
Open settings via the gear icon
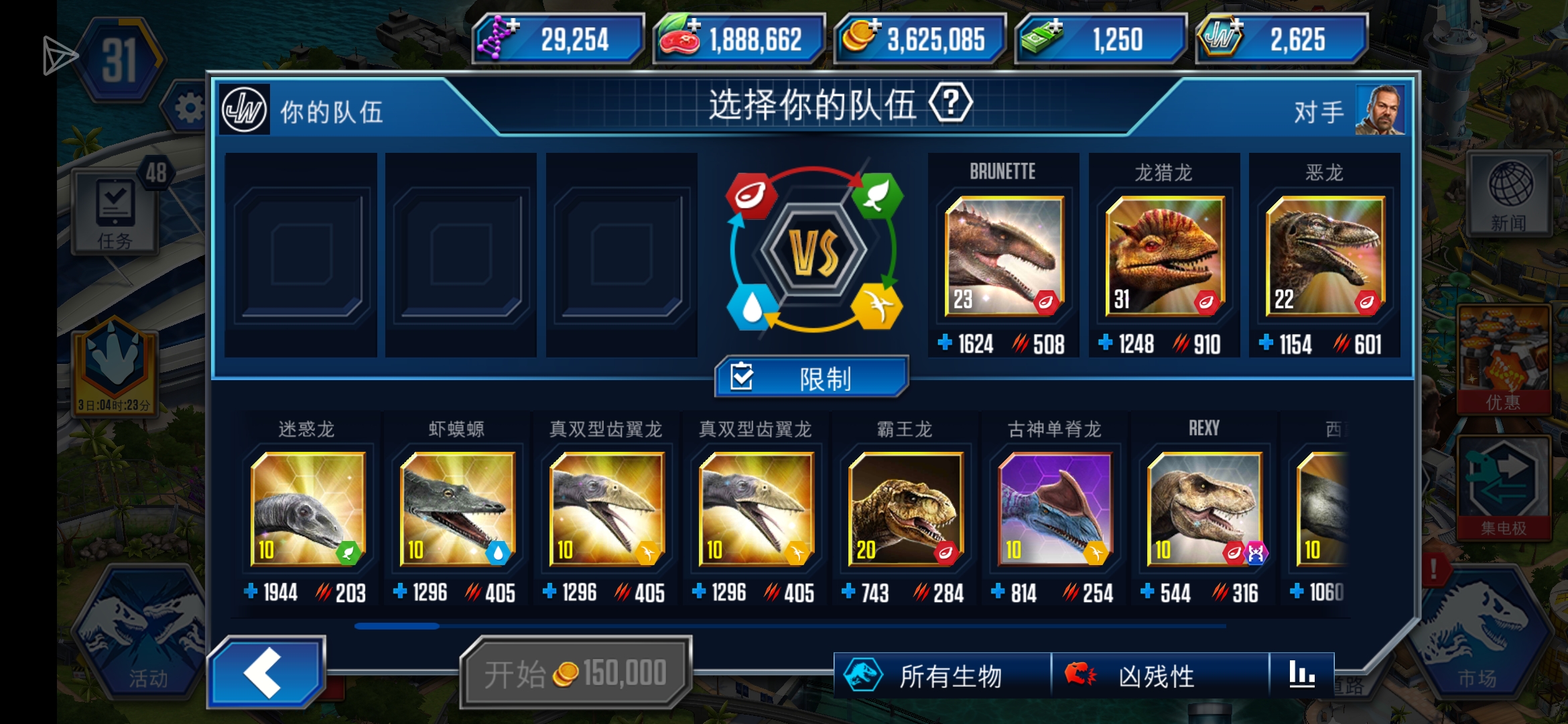190,107
